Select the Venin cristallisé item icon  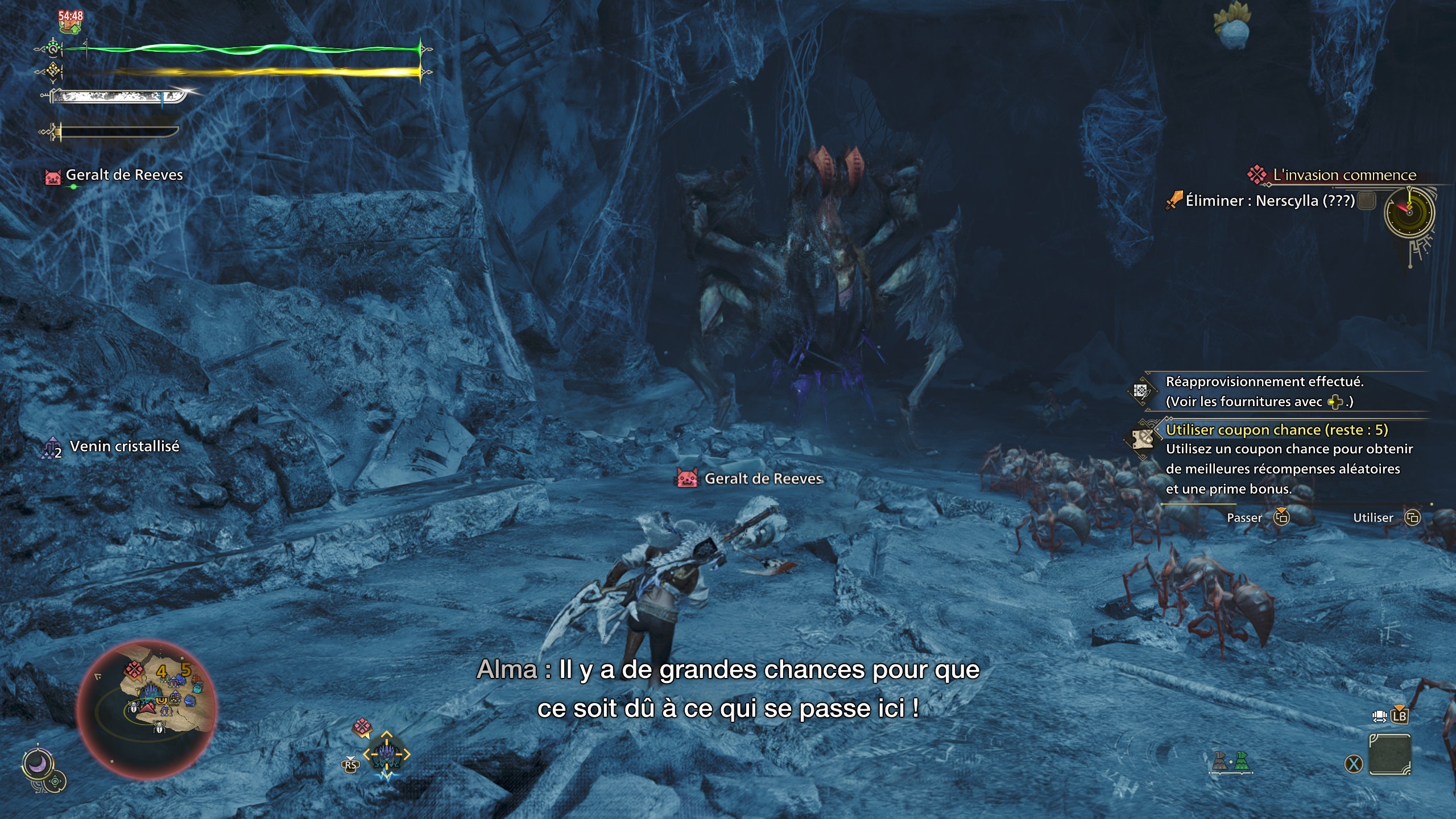click(x=52, y=446)
